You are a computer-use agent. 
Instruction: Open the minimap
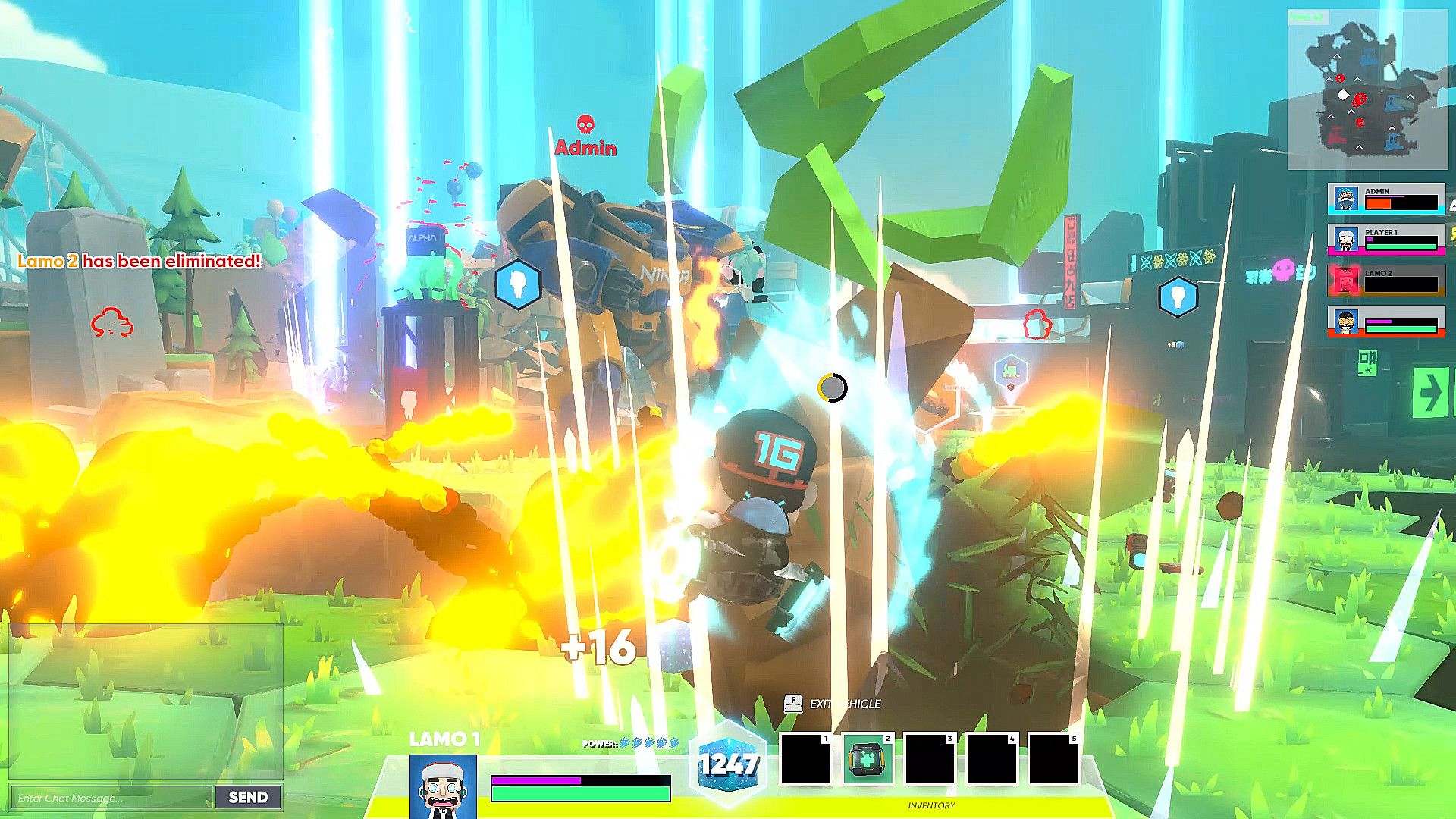(1366, 89)
